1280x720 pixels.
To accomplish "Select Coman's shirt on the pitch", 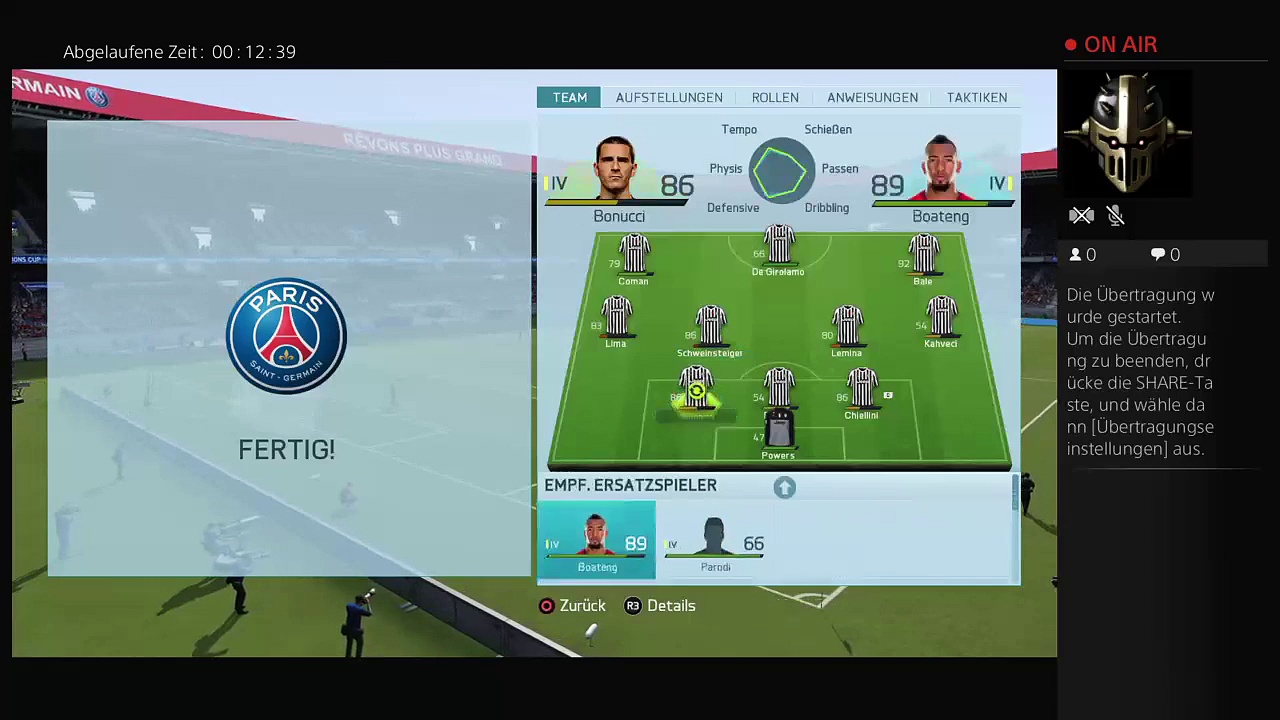I will 633,256.
